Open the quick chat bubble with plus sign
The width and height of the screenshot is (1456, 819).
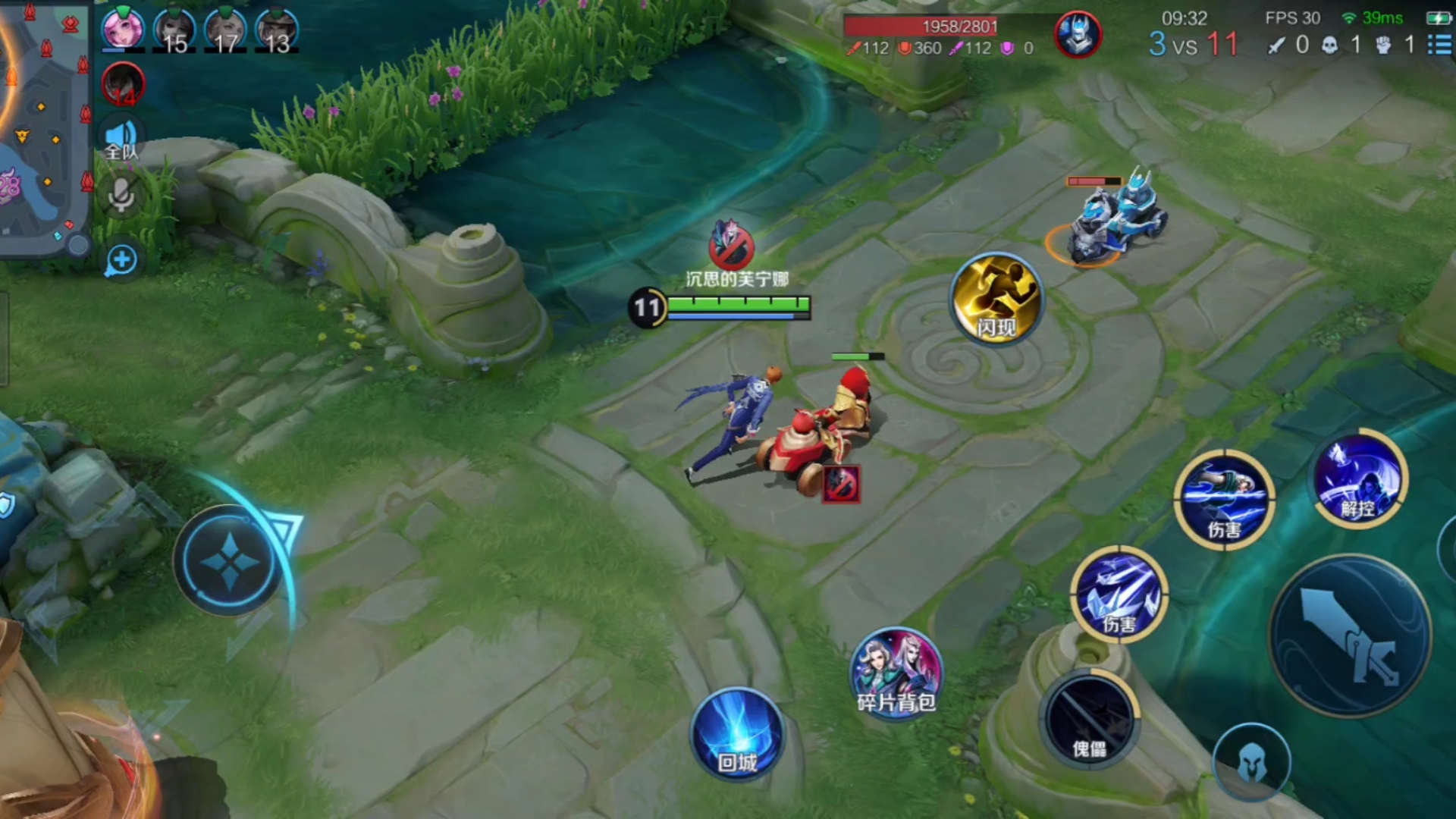(121, 260)
